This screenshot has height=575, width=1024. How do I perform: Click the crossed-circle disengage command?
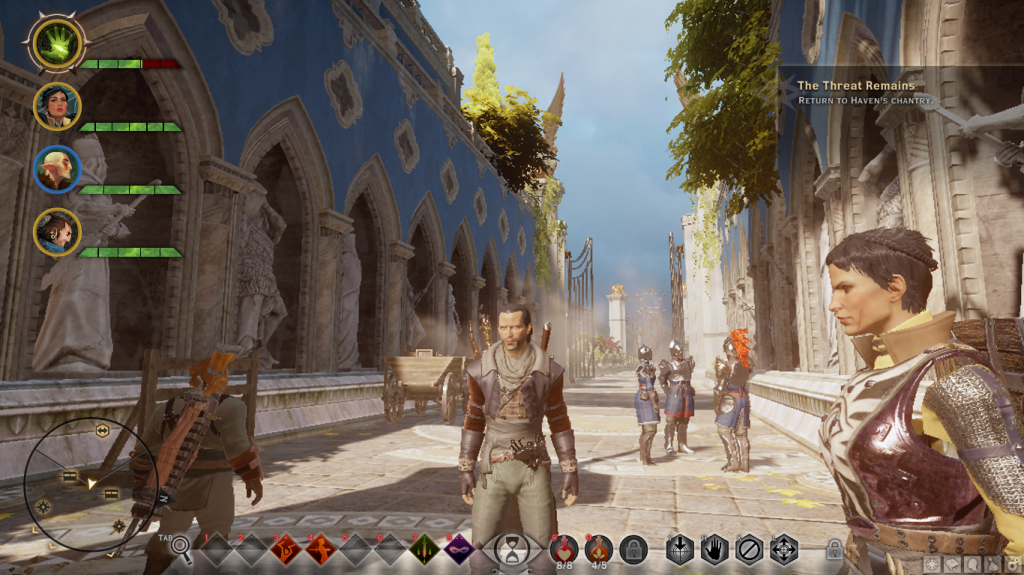click(x=749, y=548)
